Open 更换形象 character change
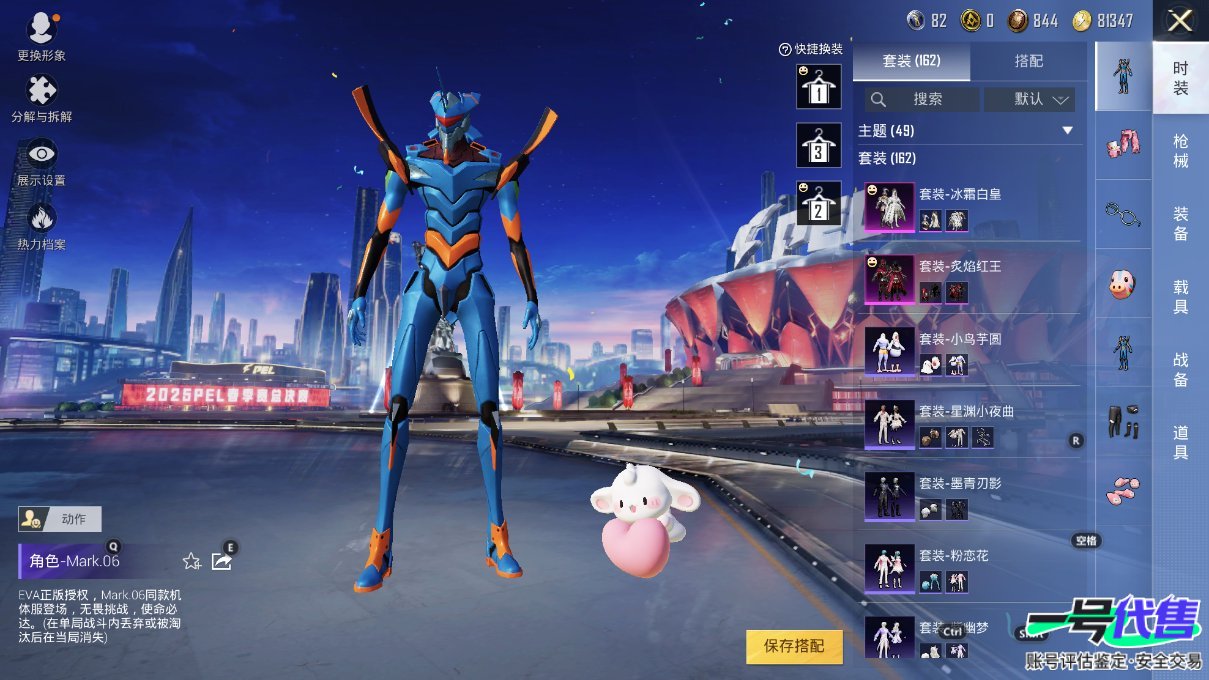The height and width of the screenshot is (680, 1209). click(41, 36)
